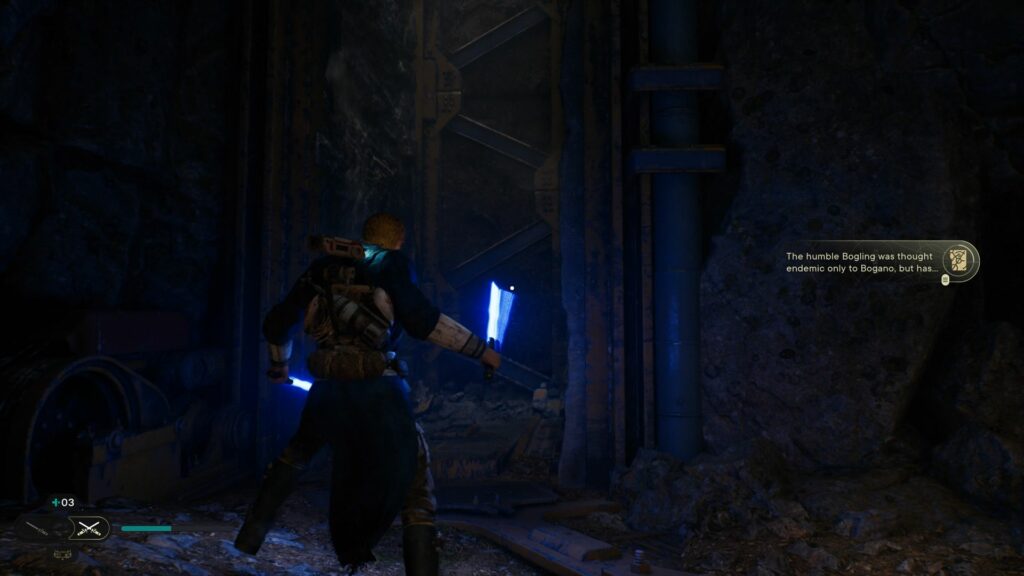
Task: Switch to the single lightsaber stance
Action: (37, 528)
